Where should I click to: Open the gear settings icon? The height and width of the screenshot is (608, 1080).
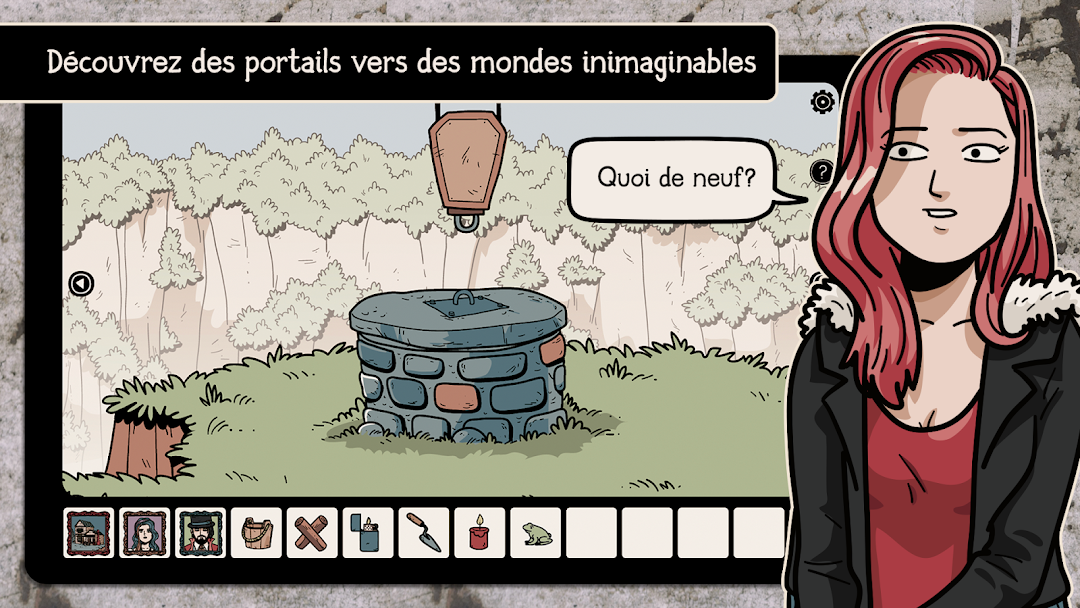[x=823, y=100]
